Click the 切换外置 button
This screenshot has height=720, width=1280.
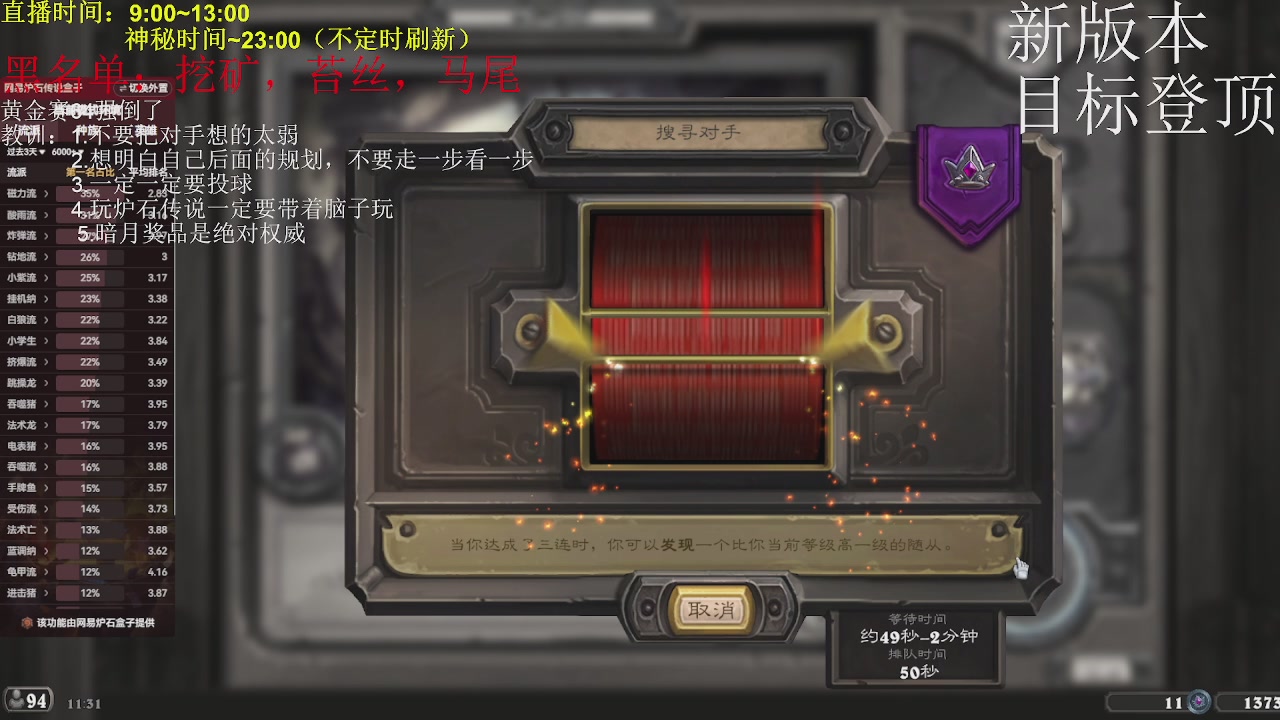[145, 90]
